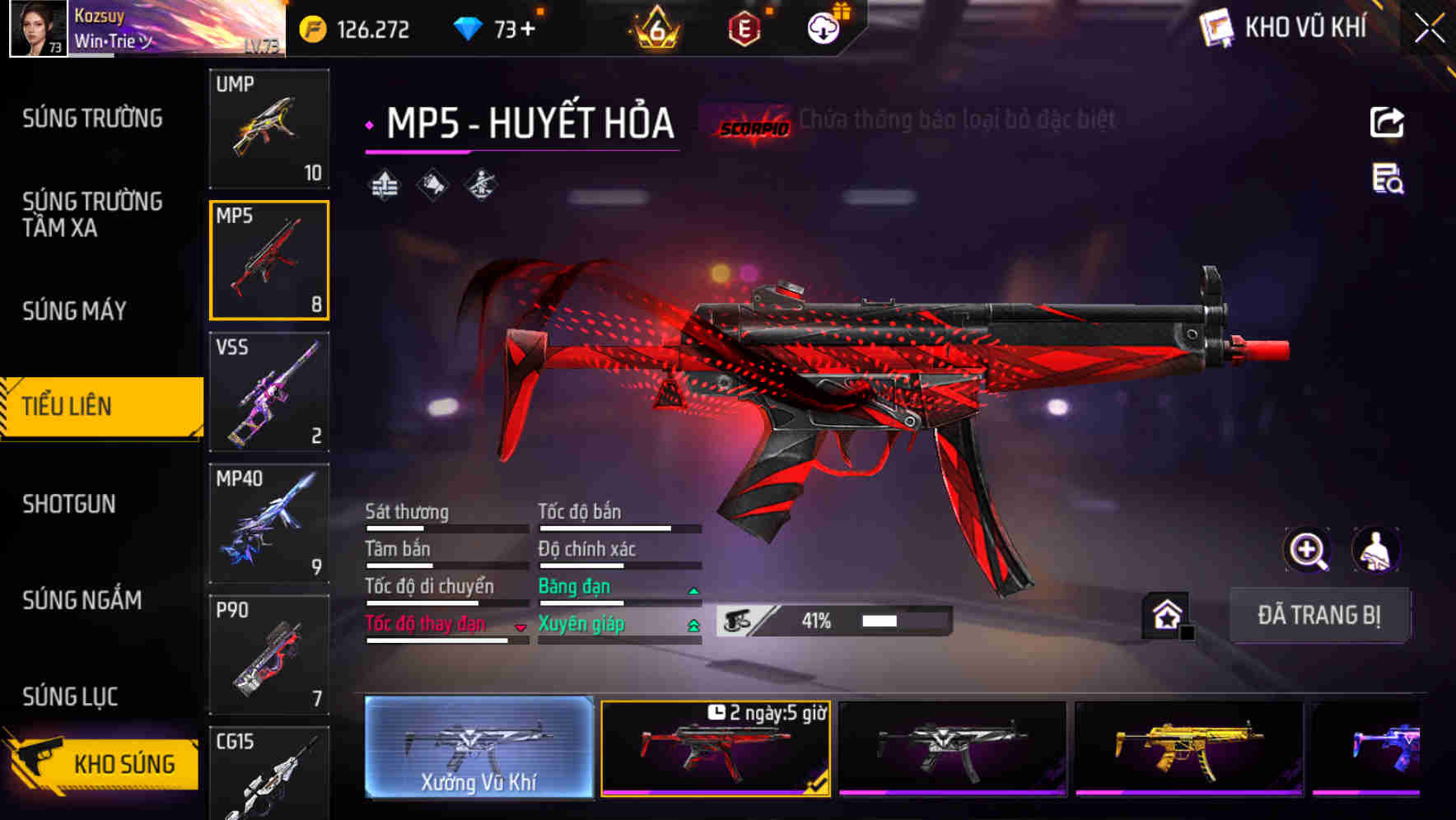Toggle the Tốc độ thay đạn red downgrade marker
This screenshot has height=820, width=1456.
(520, 628)
